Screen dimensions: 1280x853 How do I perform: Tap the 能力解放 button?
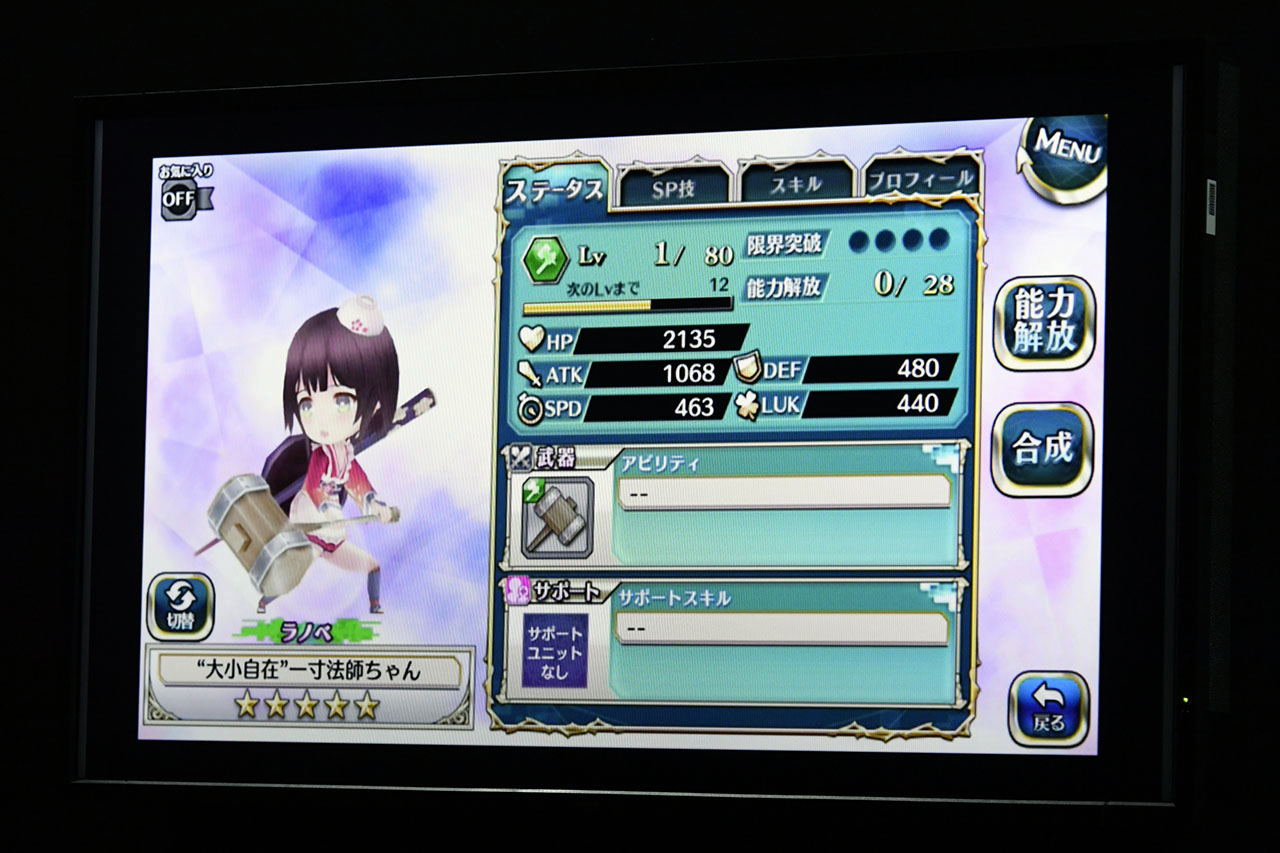coord(1043,322)
